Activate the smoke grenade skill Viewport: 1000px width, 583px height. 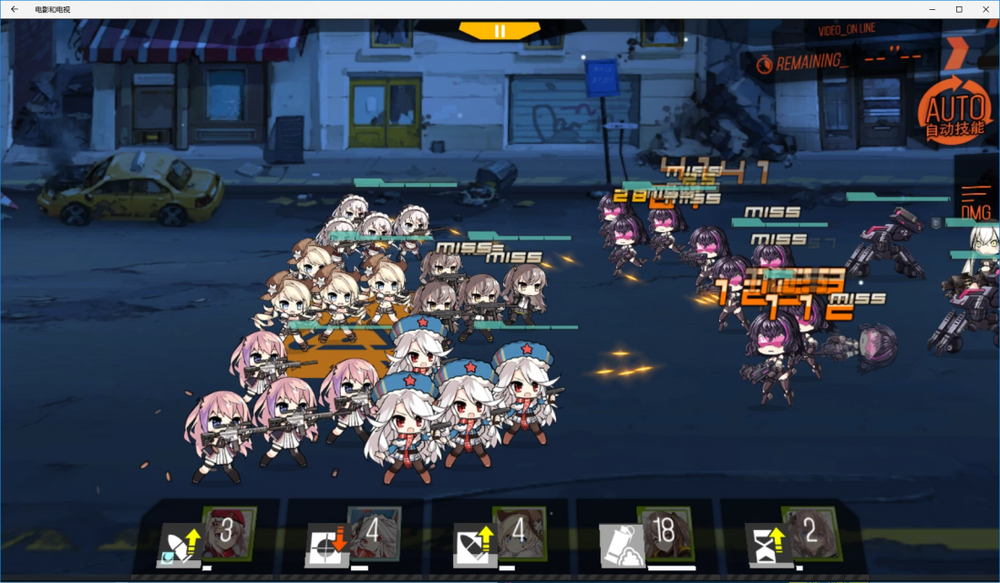click(x=646, y=537)
